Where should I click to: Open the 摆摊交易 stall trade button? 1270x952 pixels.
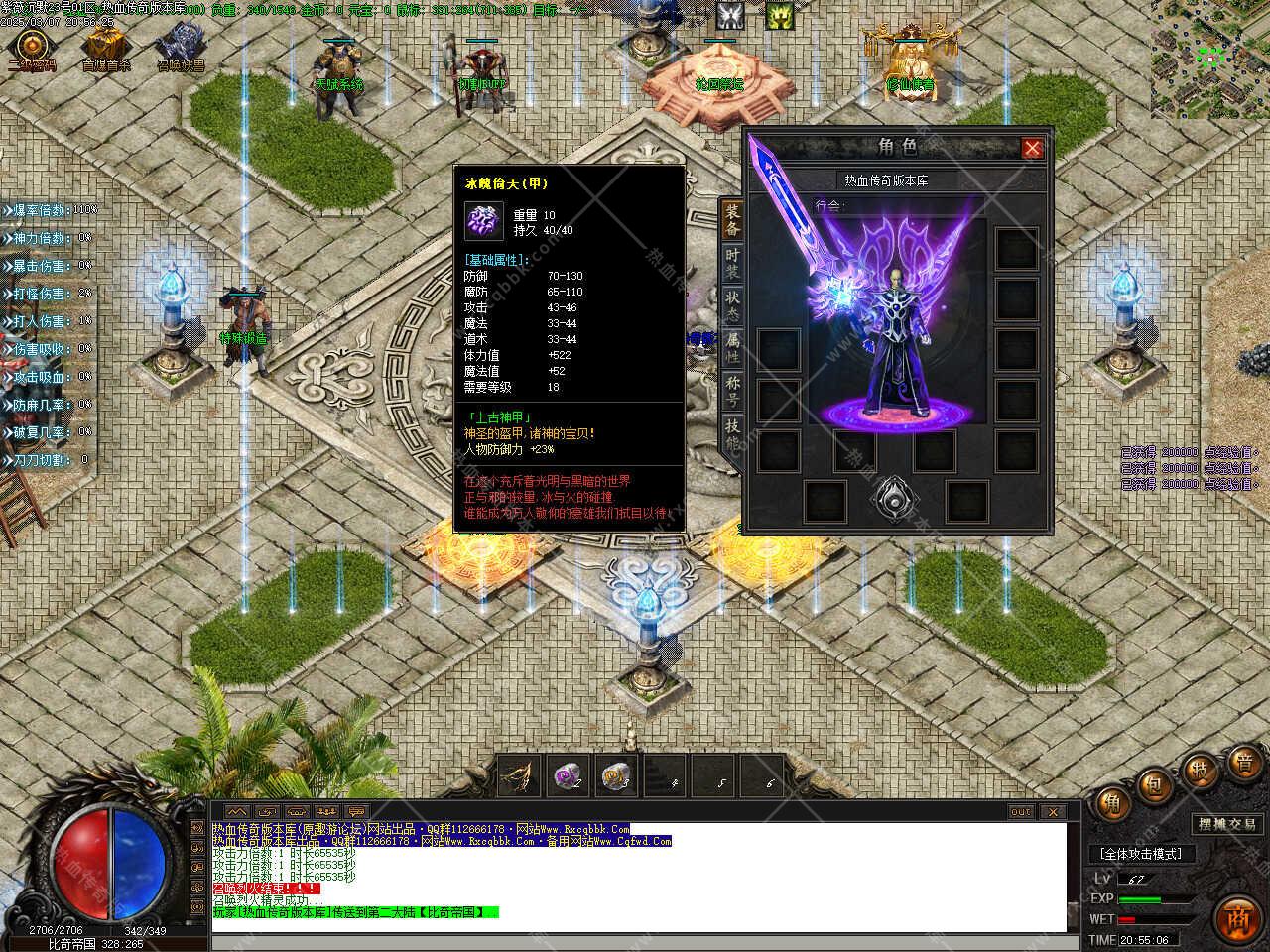[1226, 824]
